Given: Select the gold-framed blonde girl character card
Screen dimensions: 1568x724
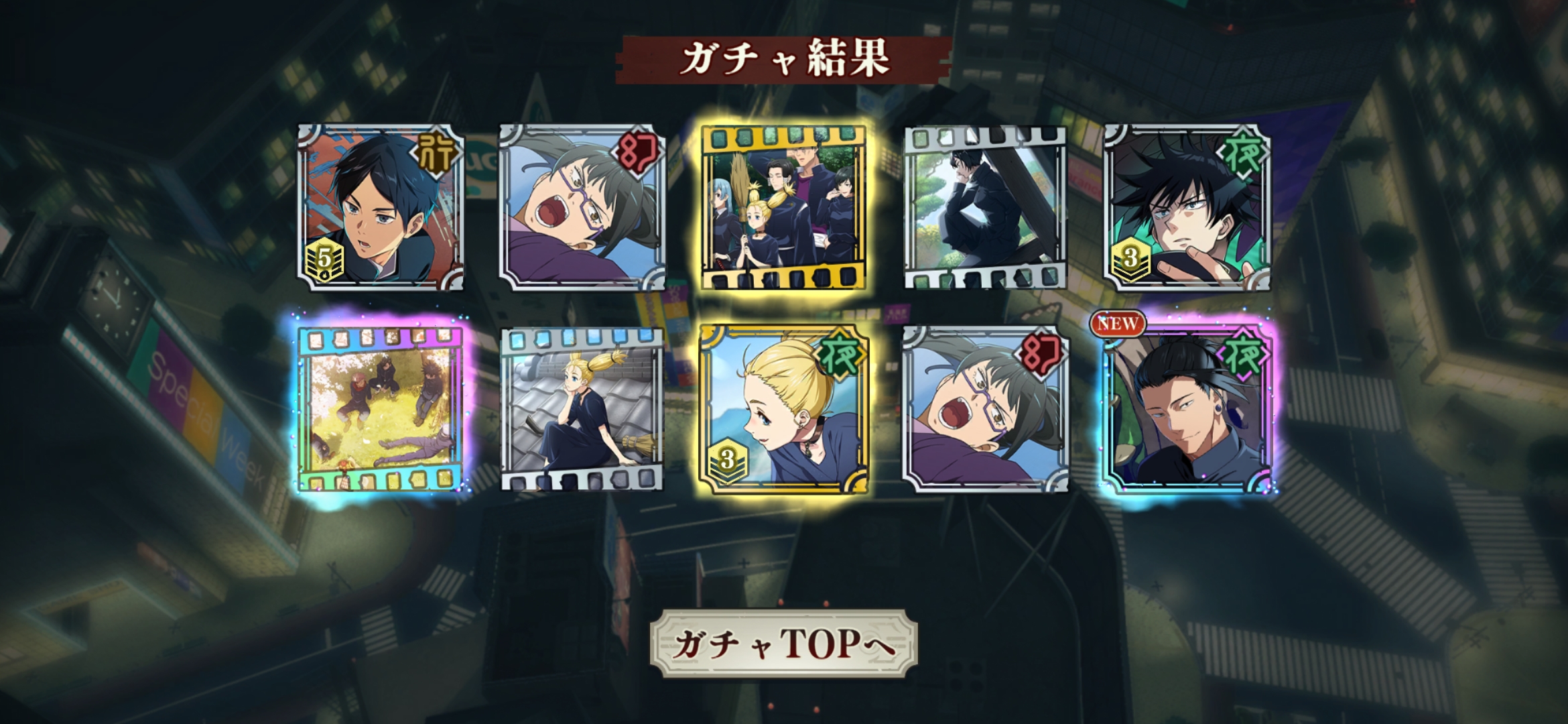Looking at the screenshot, I should click(x=783, y=409).
